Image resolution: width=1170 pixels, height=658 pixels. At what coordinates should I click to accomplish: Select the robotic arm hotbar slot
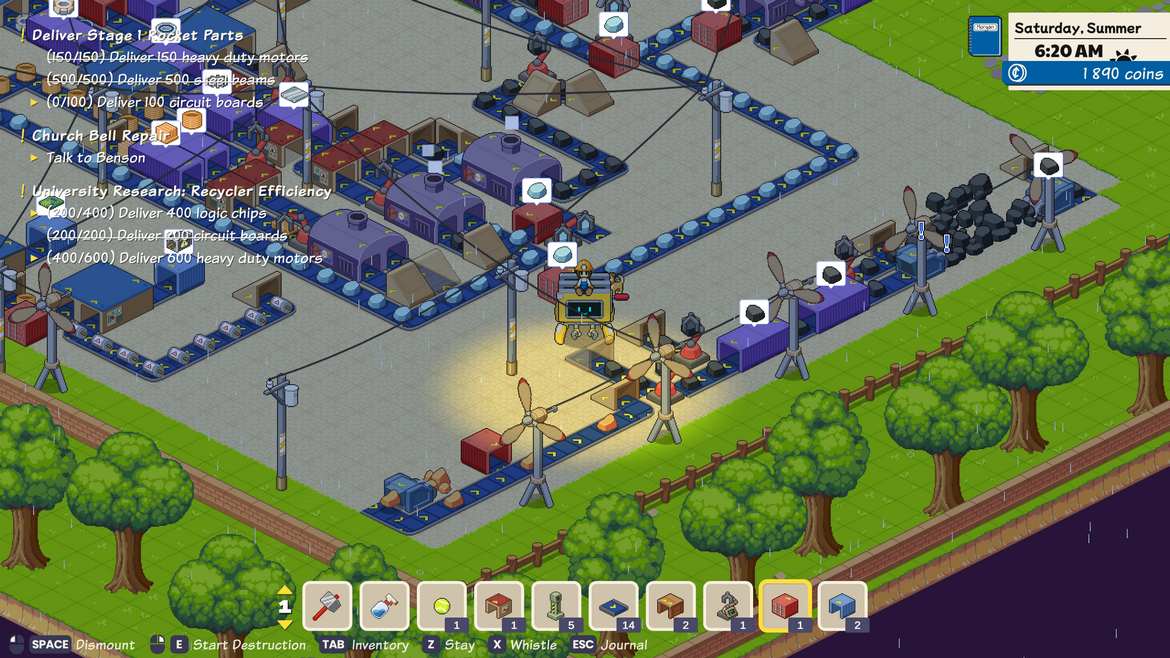728,606
